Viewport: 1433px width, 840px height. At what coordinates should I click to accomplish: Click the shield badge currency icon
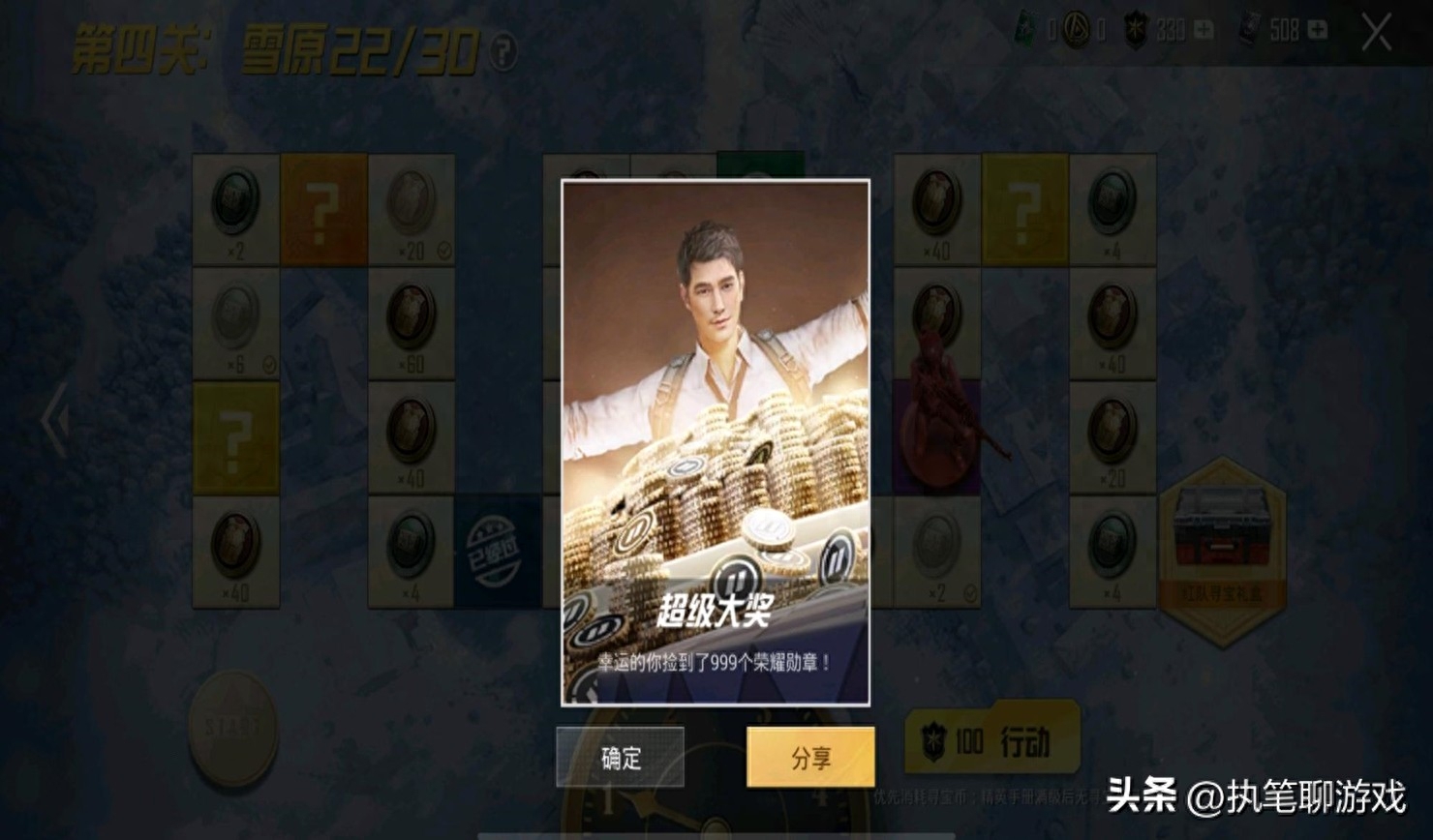click(1133, 30)
